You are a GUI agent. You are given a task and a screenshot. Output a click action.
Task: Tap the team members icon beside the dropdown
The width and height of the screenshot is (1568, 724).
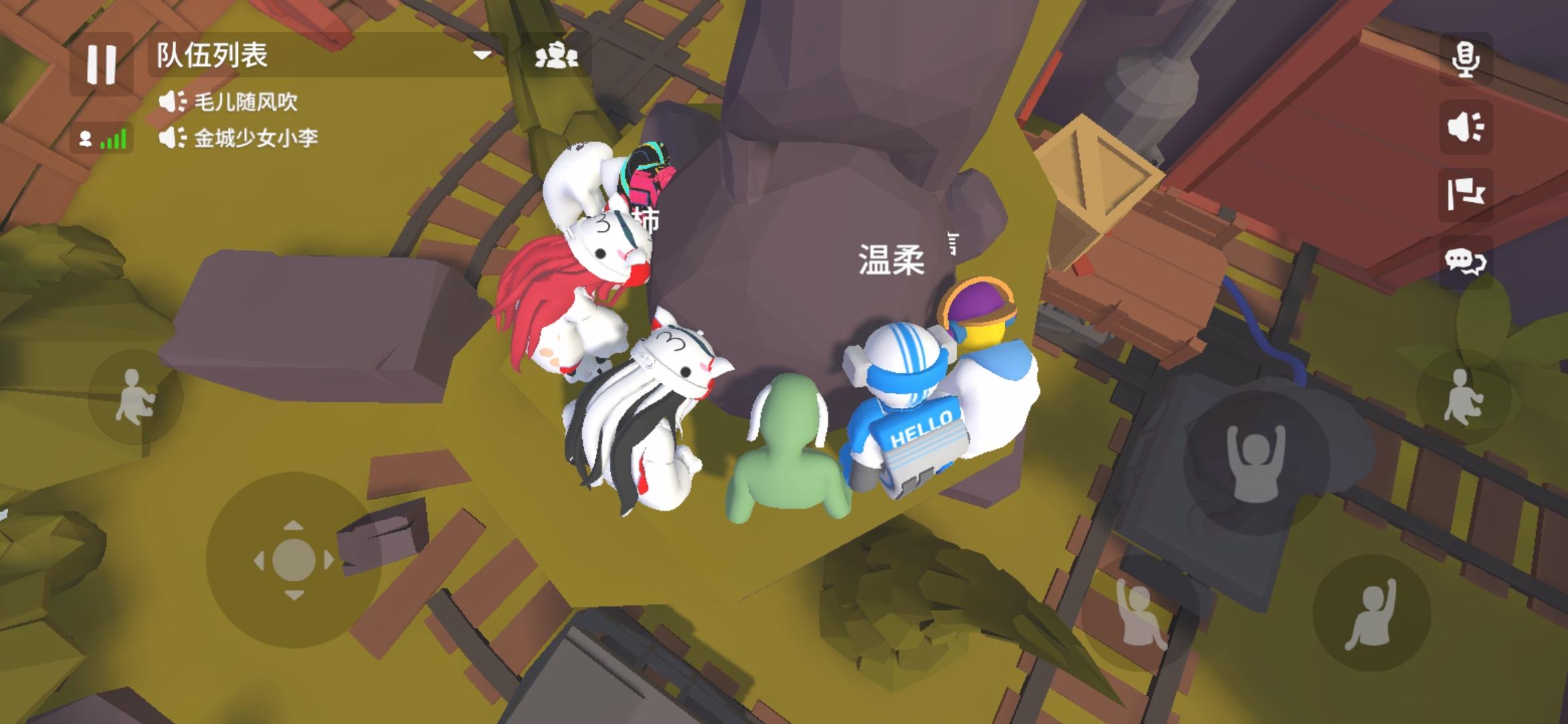tap(556, 57)
